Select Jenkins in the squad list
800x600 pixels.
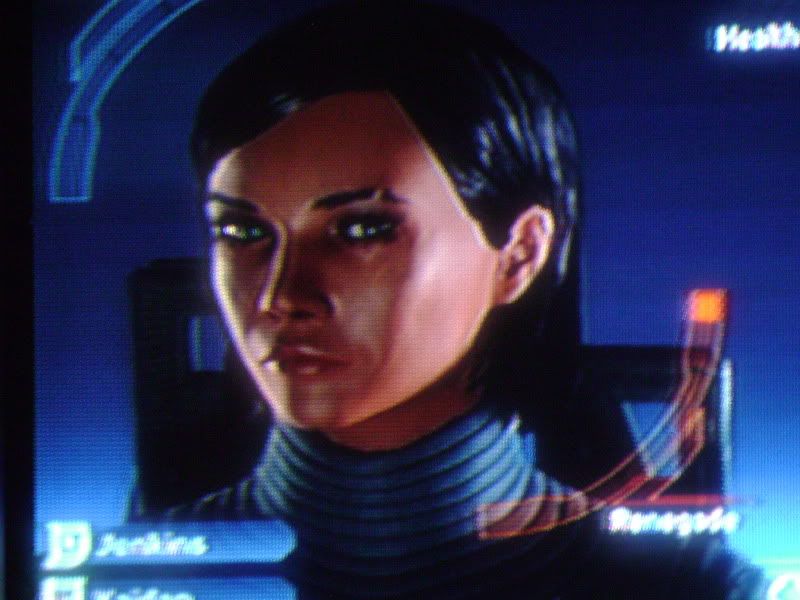point(160,545)
